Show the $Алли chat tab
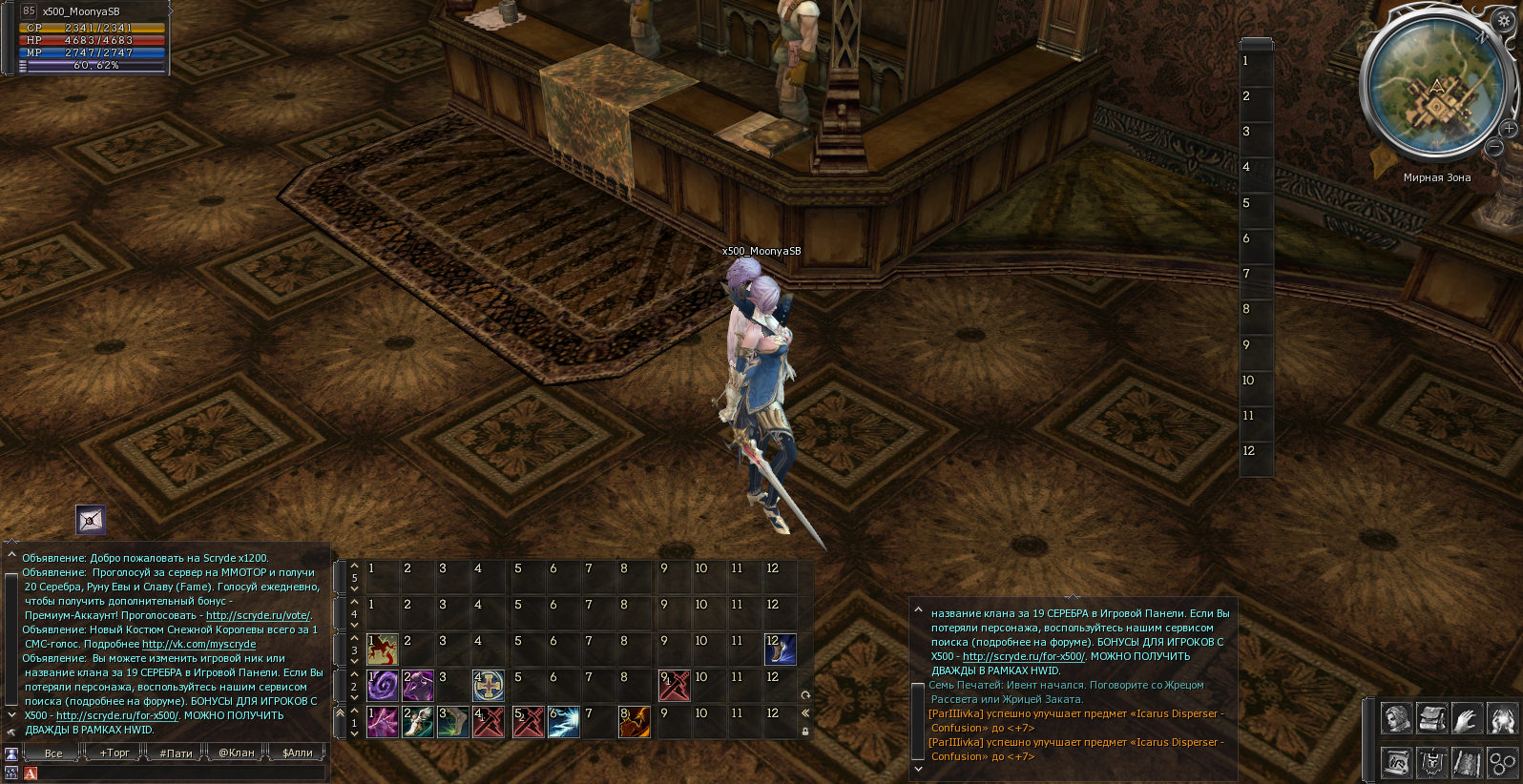This screenshot has height=784, width=1523. 298,753
